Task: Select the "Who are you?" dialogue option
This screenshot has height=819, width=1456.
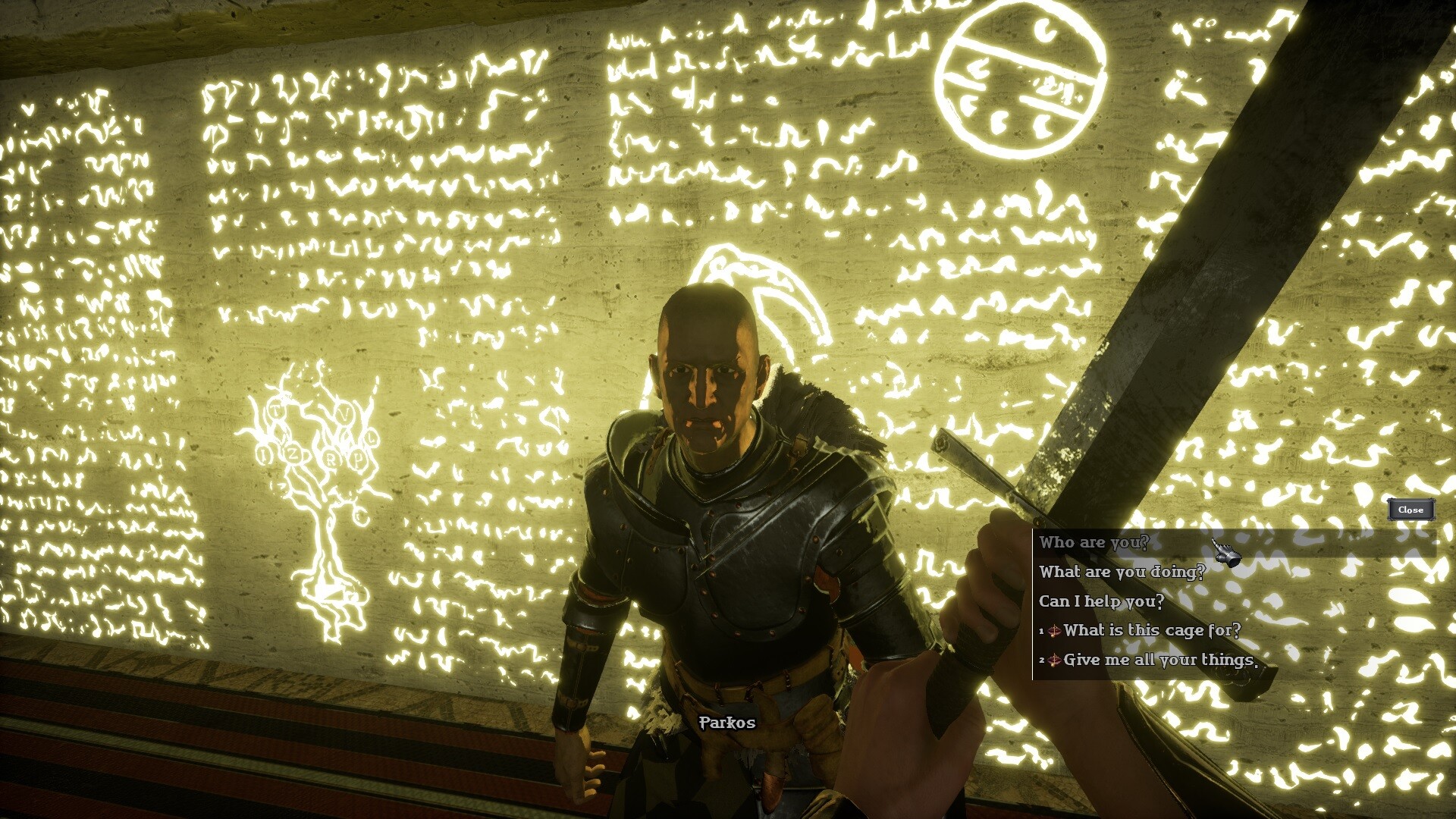Action: tap(1093, 543)
